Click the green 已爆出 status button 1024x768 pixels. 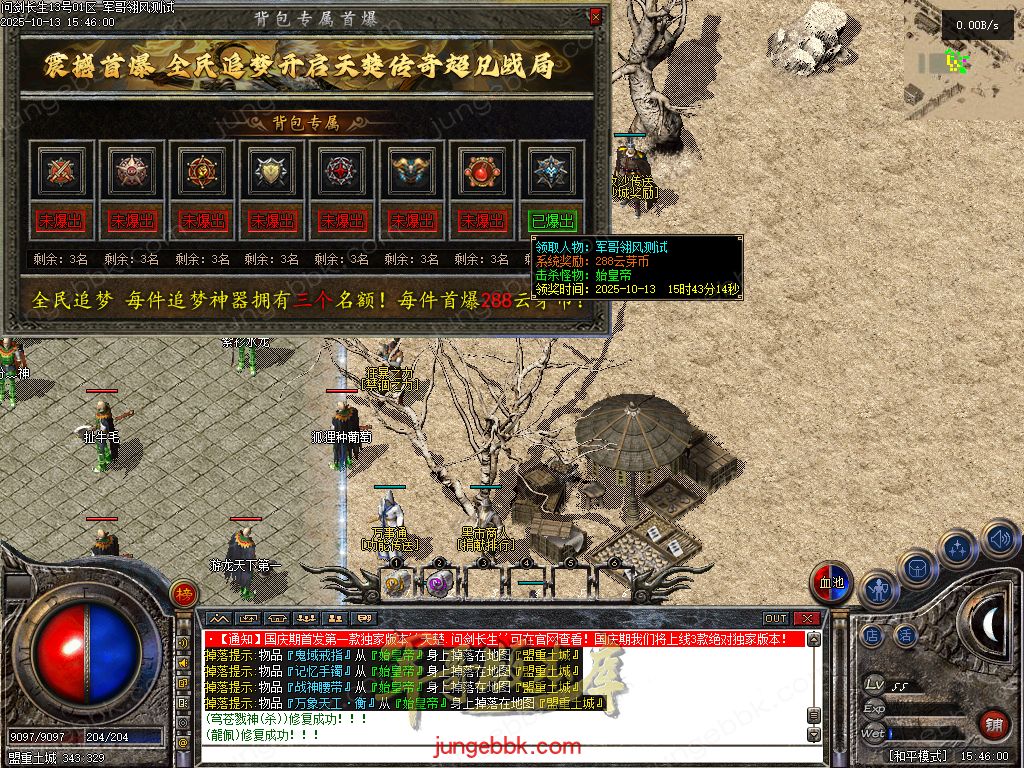point(552,220)
